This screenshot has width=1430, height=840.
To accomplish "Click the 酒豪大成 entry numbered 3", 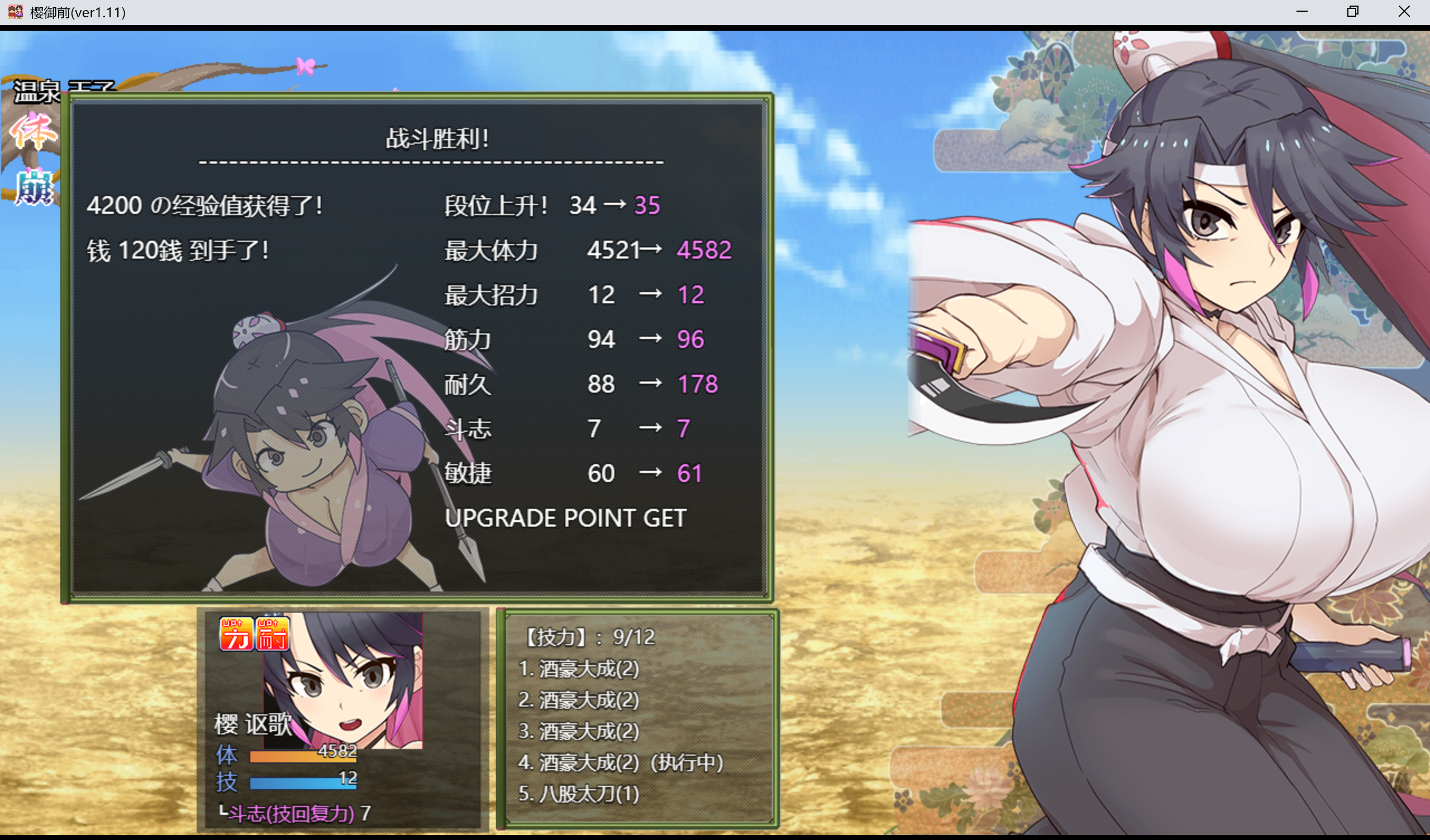I will coord(579,731).
